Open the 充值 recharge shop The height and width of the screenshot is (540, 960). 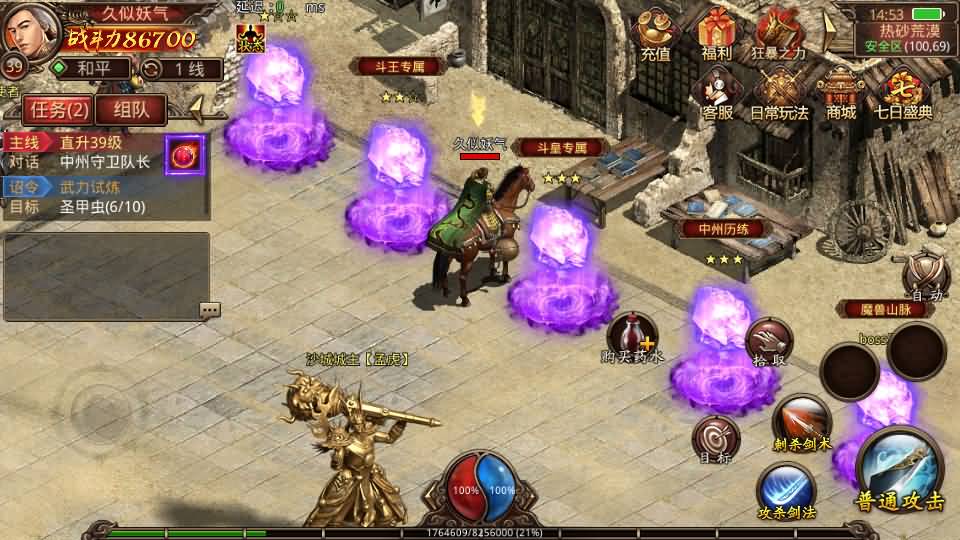coord(655,36)
